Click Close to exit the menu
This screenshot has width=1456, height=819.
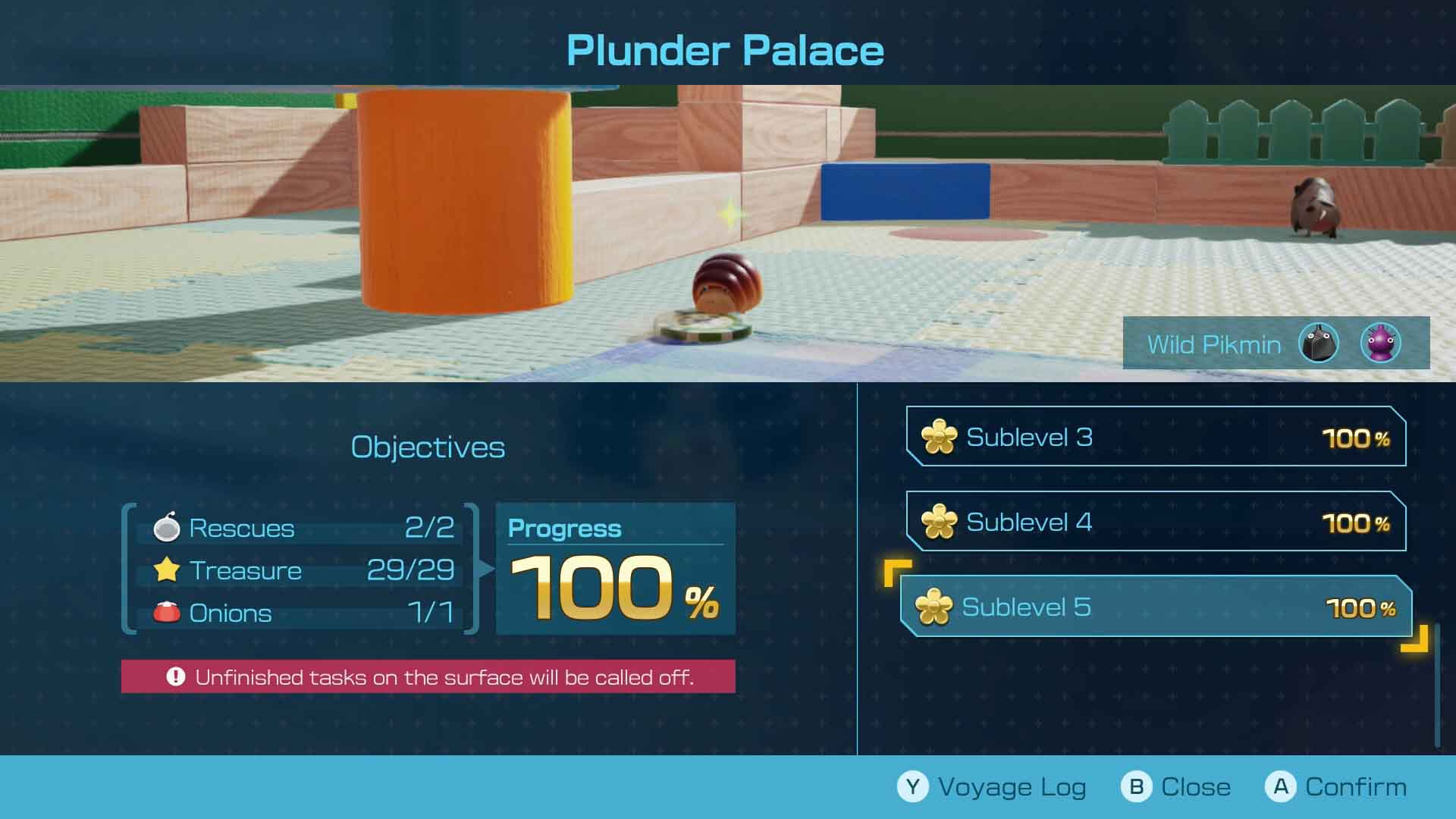(1198, 786)
